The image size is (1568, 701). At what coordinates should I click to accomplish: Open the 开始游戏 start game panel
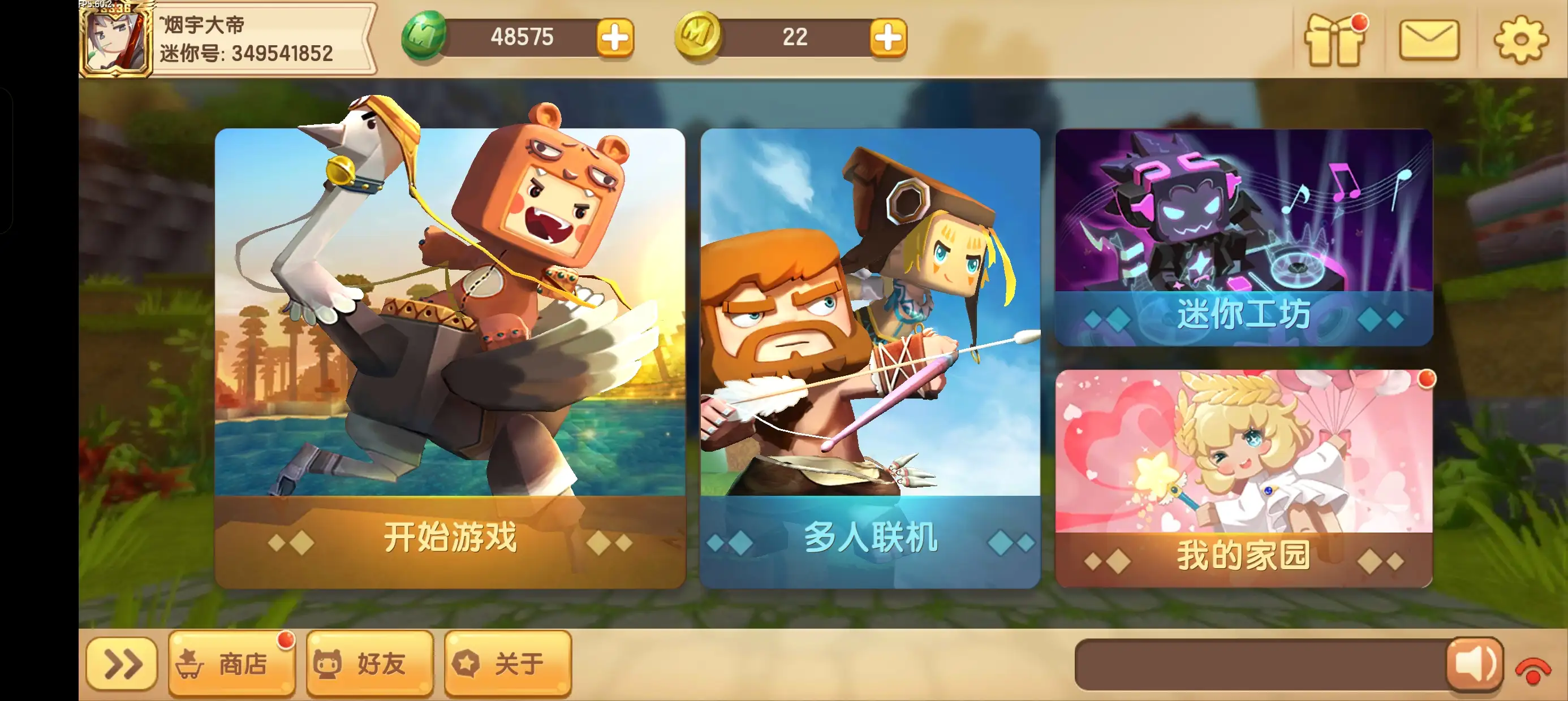point(450,358)
